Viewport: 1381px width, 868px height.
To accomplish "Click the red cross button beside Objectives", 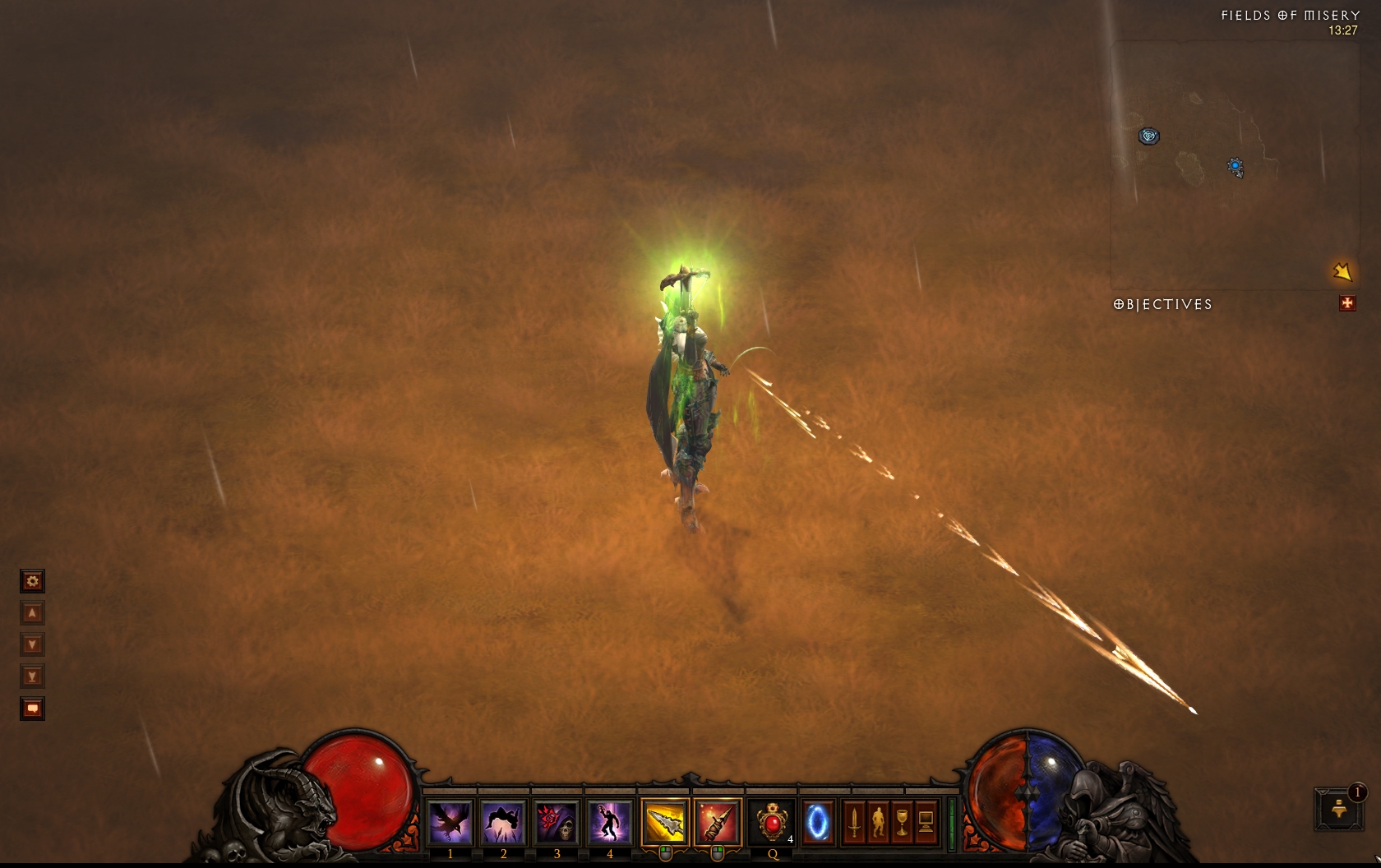I will click(x=1346, y=304).
